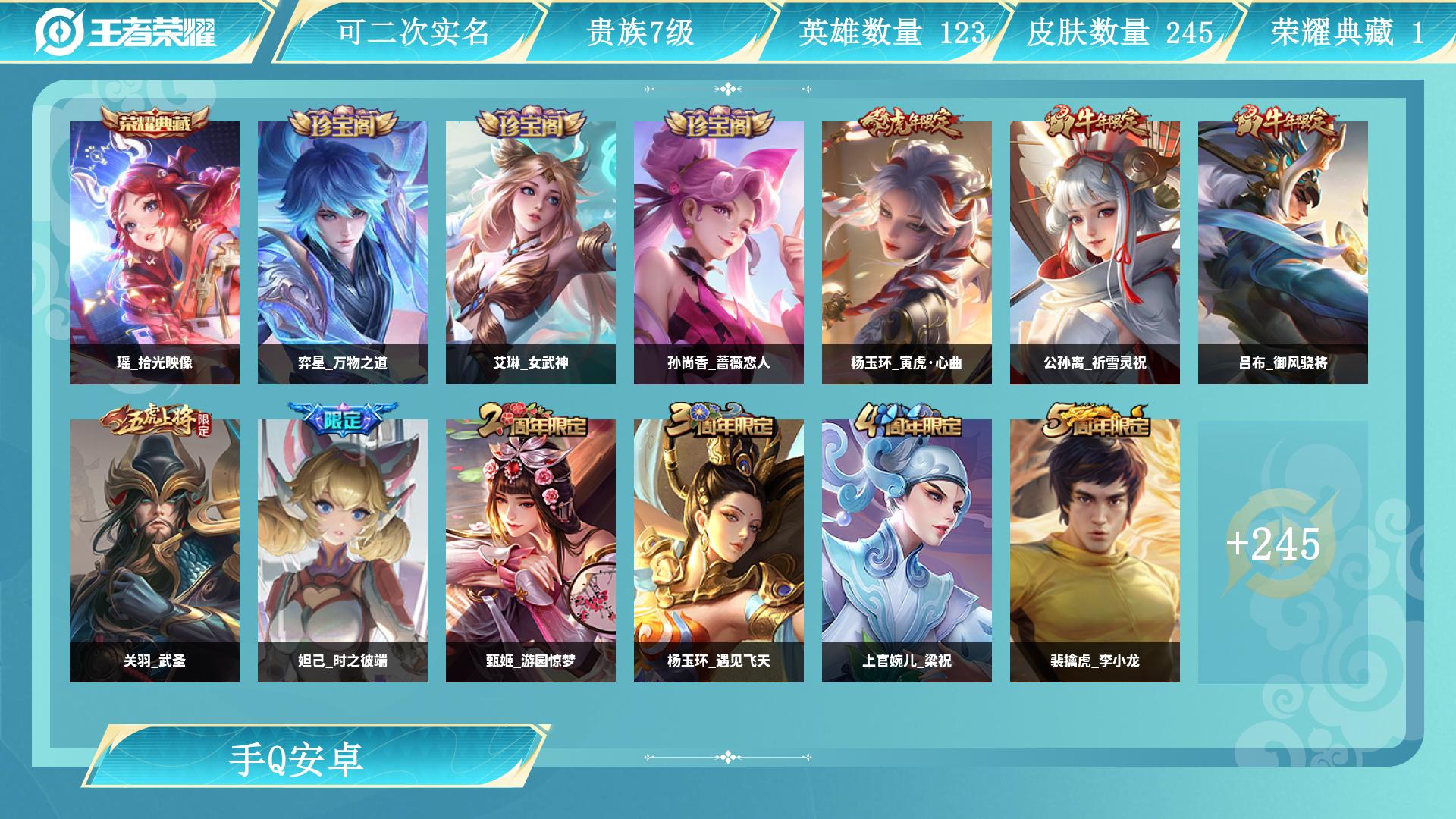Open the 荣耀典藏 1 header tab

click(1347, 33)
